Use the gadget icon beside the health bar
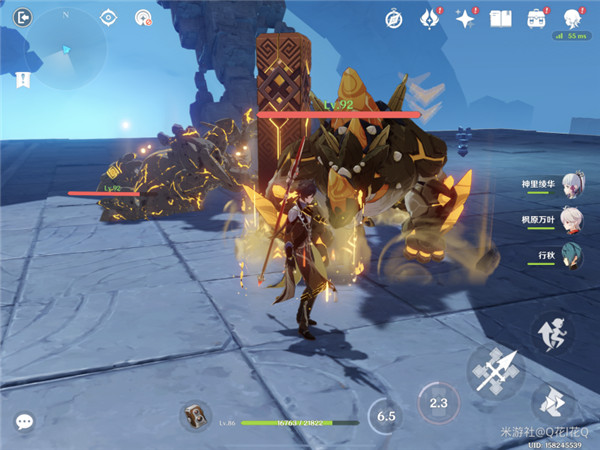The image size is (600, 450). coord(194,416)
